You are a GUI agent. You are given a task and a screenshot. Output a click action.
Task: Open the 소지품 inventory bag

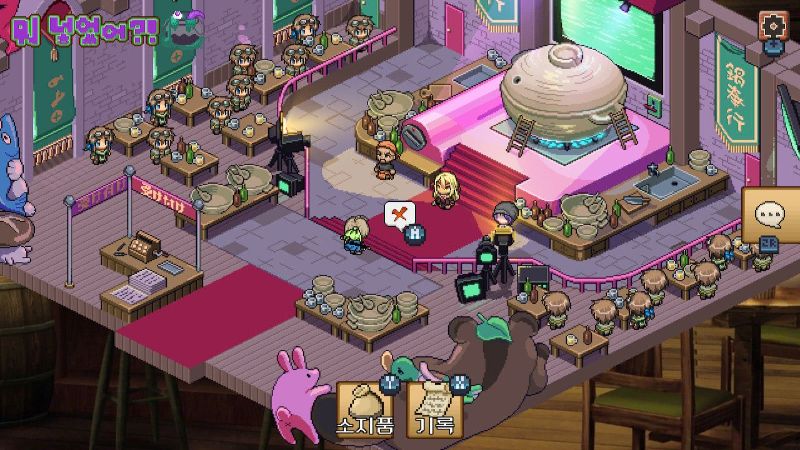367,410
